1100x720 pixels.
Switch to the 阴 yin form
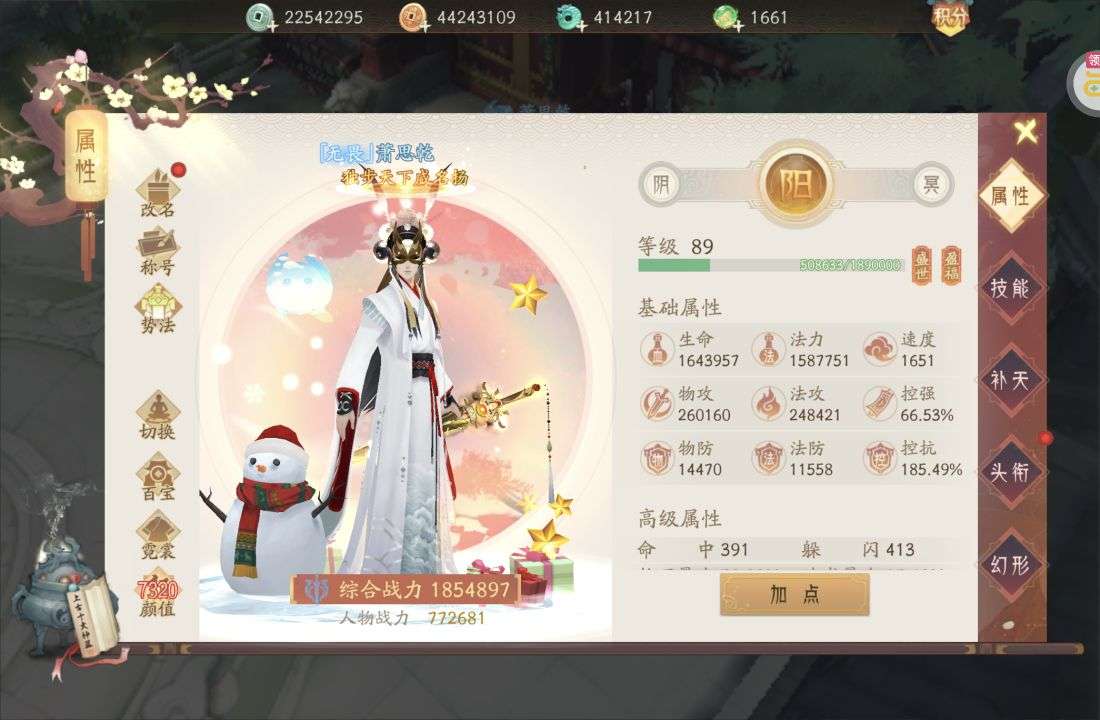tap(660, 184)
